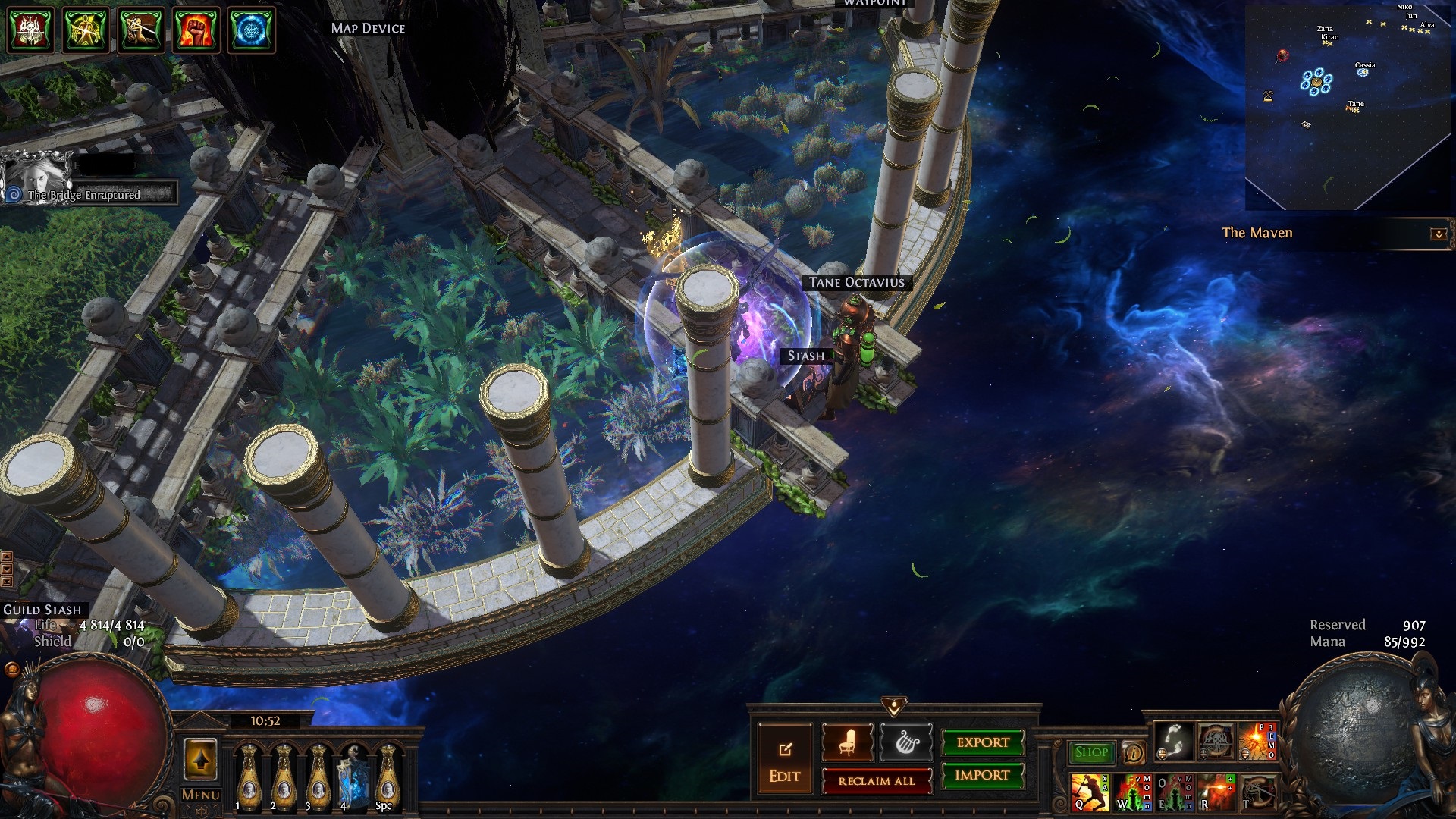Click the yellow level-up arrow button
Viewport: 1456px width, 819px height.
coord(200,760)
